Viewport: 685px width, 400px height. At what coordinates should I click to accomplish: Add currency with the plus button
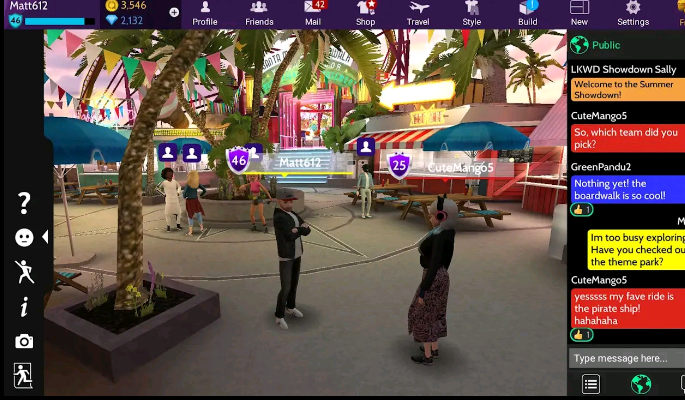coord(174,13)
